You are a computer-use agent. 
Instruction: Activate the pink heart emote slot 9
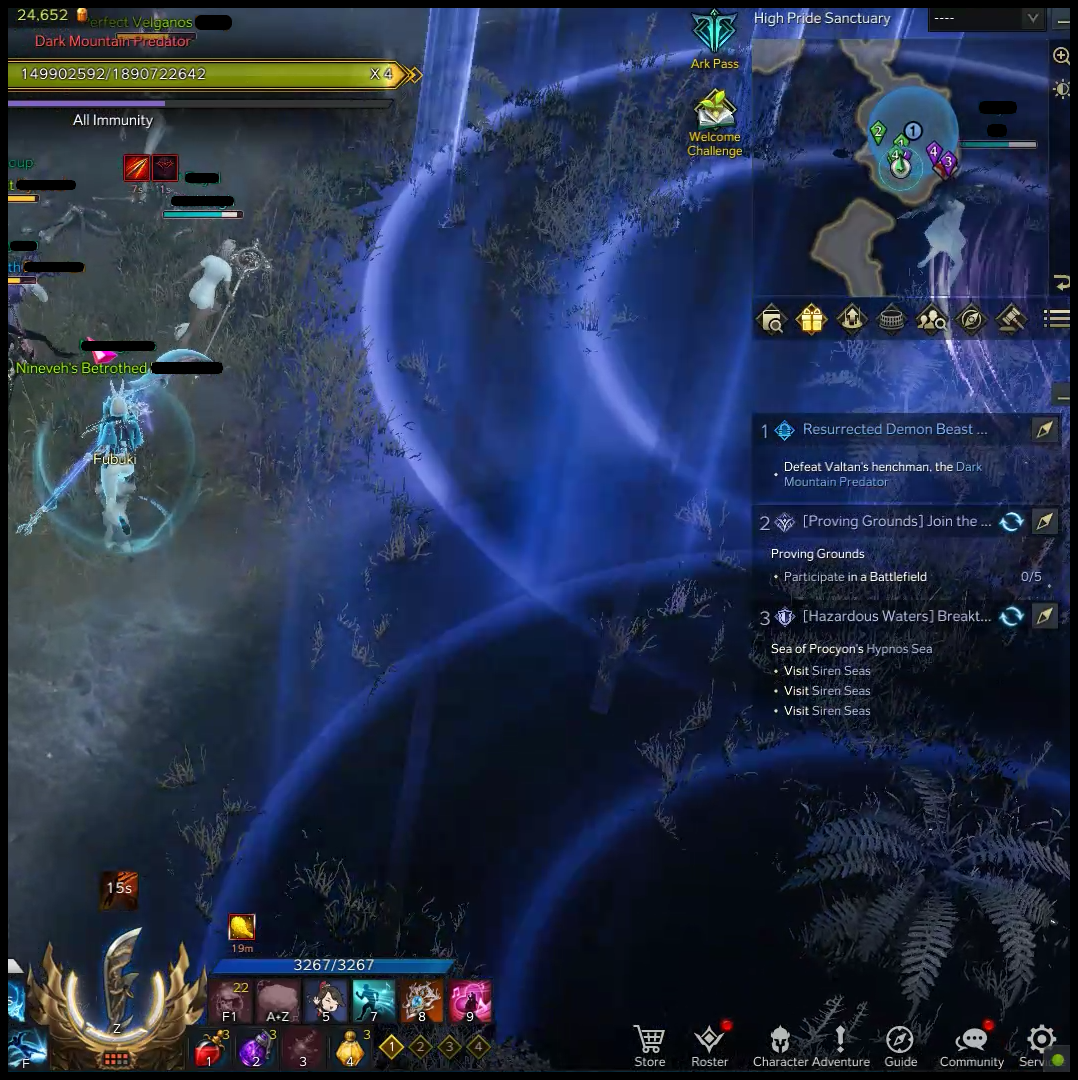469,1001
